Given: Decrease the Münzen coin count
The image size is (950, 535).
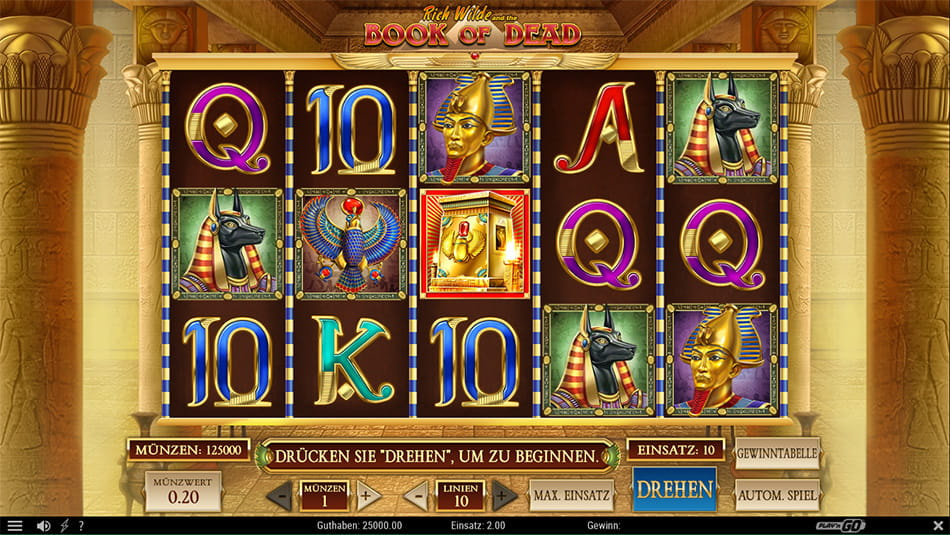Looking at the screenshot, I should pyautogui.click(x=280, y=495).
